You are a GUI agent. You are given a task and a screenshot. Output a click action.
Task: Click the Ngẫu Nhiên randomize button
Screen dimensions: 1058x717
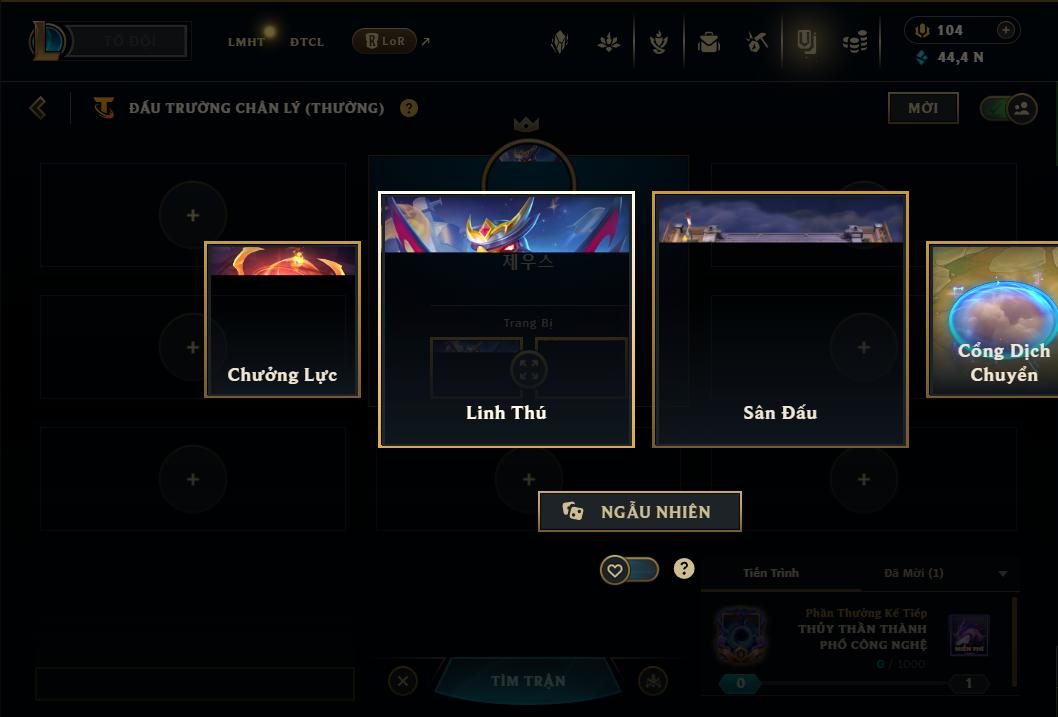640,511
